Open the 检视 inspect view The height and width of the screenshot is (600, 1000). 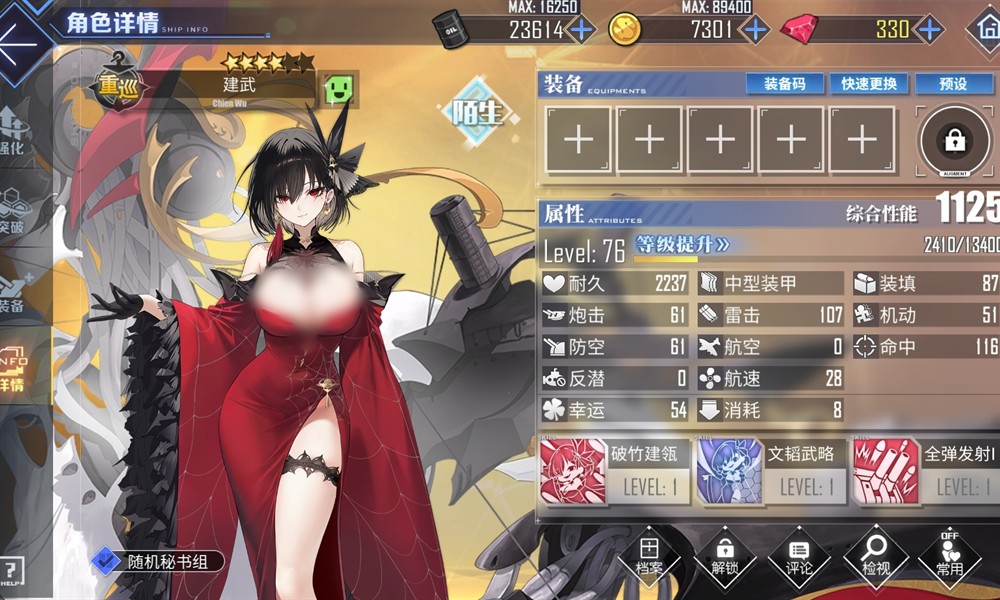(x=874, y=557)
